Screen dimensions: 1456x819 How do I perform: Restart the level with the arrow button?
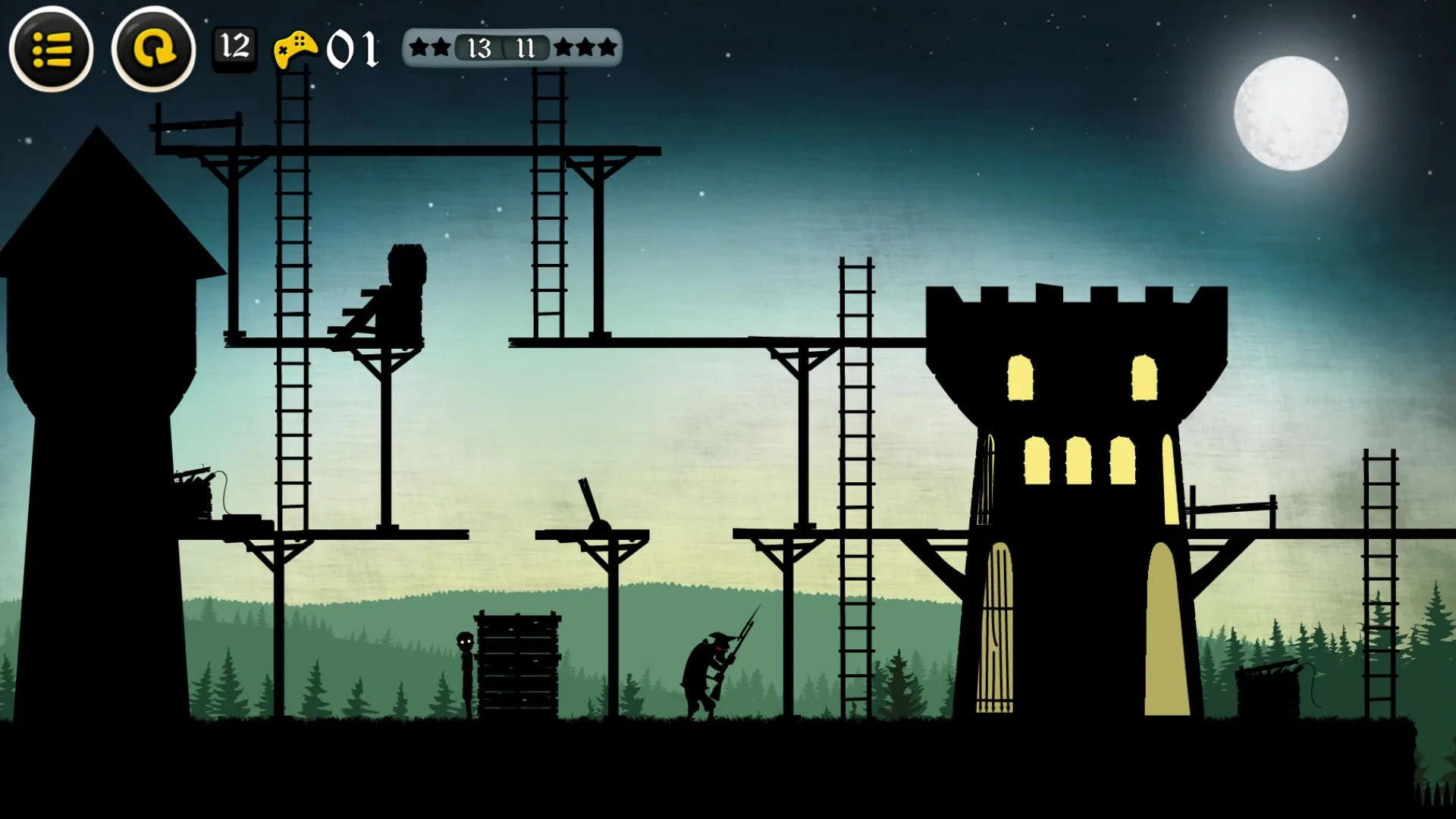coord(154,50)
